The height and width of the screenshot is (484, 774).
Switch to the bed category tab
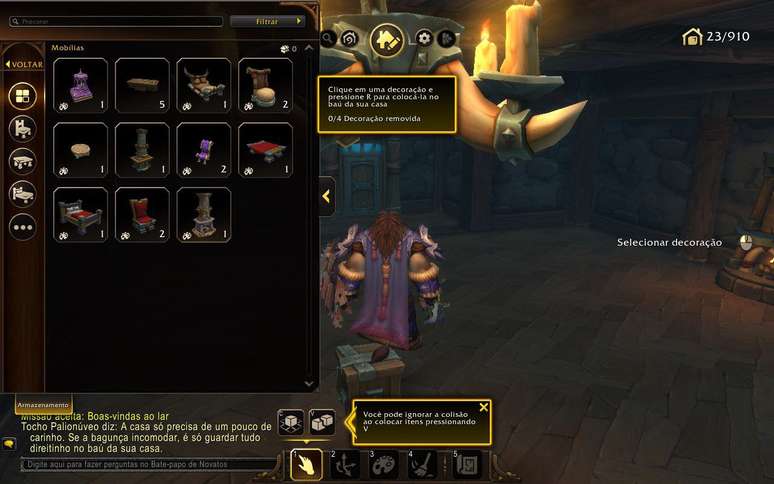(23, 193)
